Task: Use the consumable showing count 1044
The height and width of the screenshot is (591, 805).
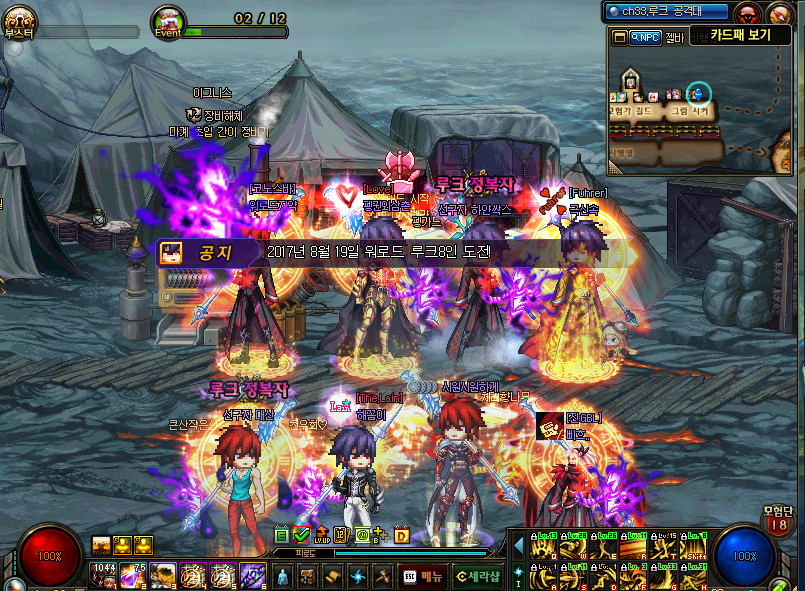Action: coord(104,574)
